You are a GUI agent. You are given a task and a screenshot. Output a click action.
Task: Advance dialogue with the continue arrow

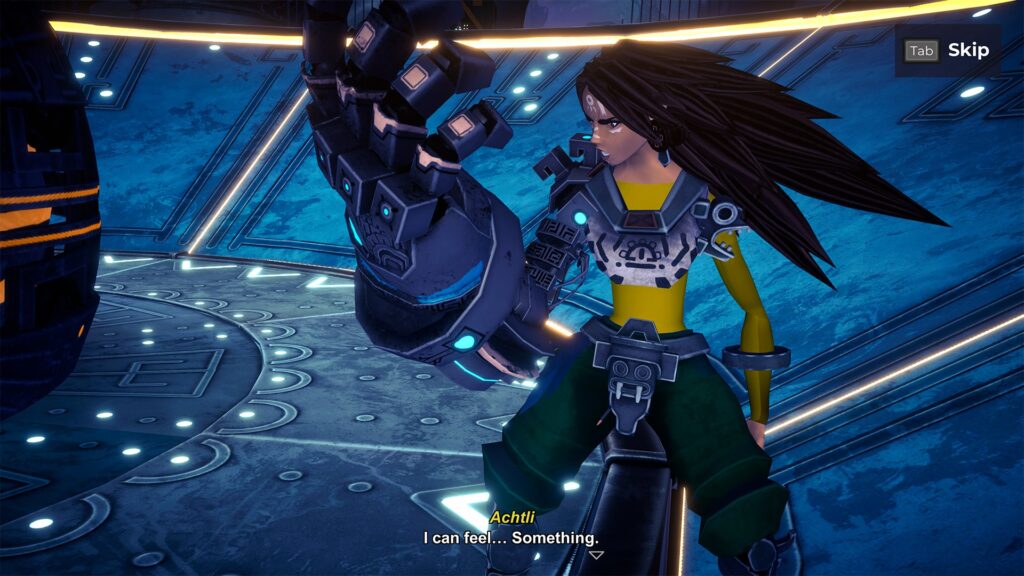[596, 554]
